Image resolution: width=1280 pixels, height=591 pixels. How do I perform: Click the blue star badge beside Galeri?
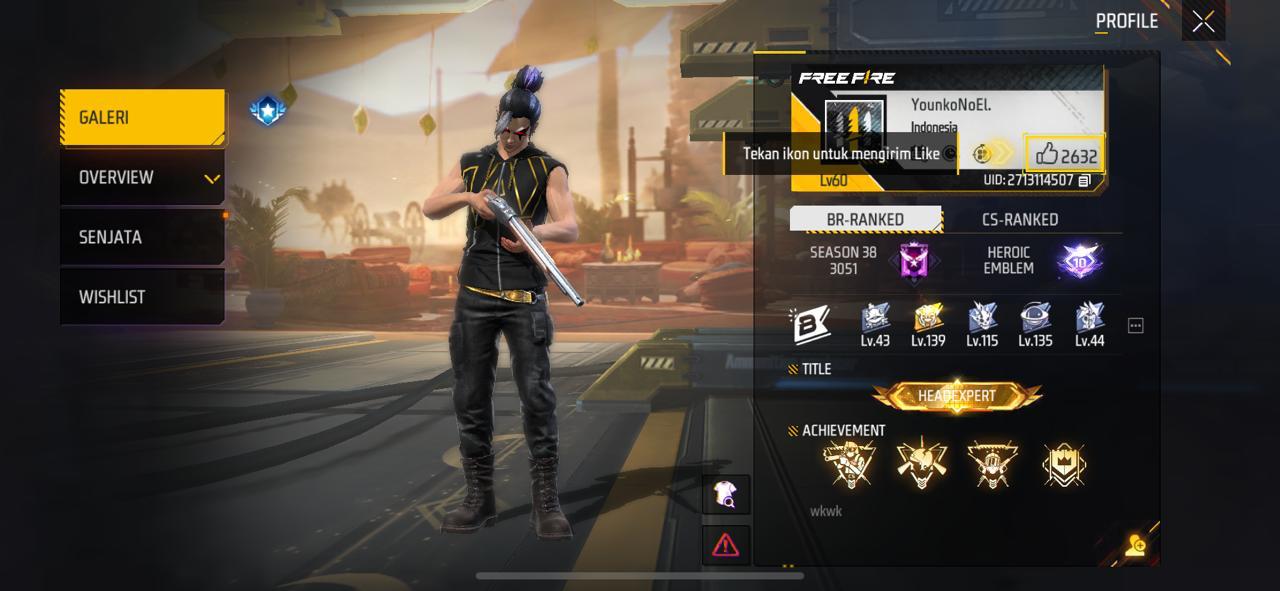(x=267, y=110)
